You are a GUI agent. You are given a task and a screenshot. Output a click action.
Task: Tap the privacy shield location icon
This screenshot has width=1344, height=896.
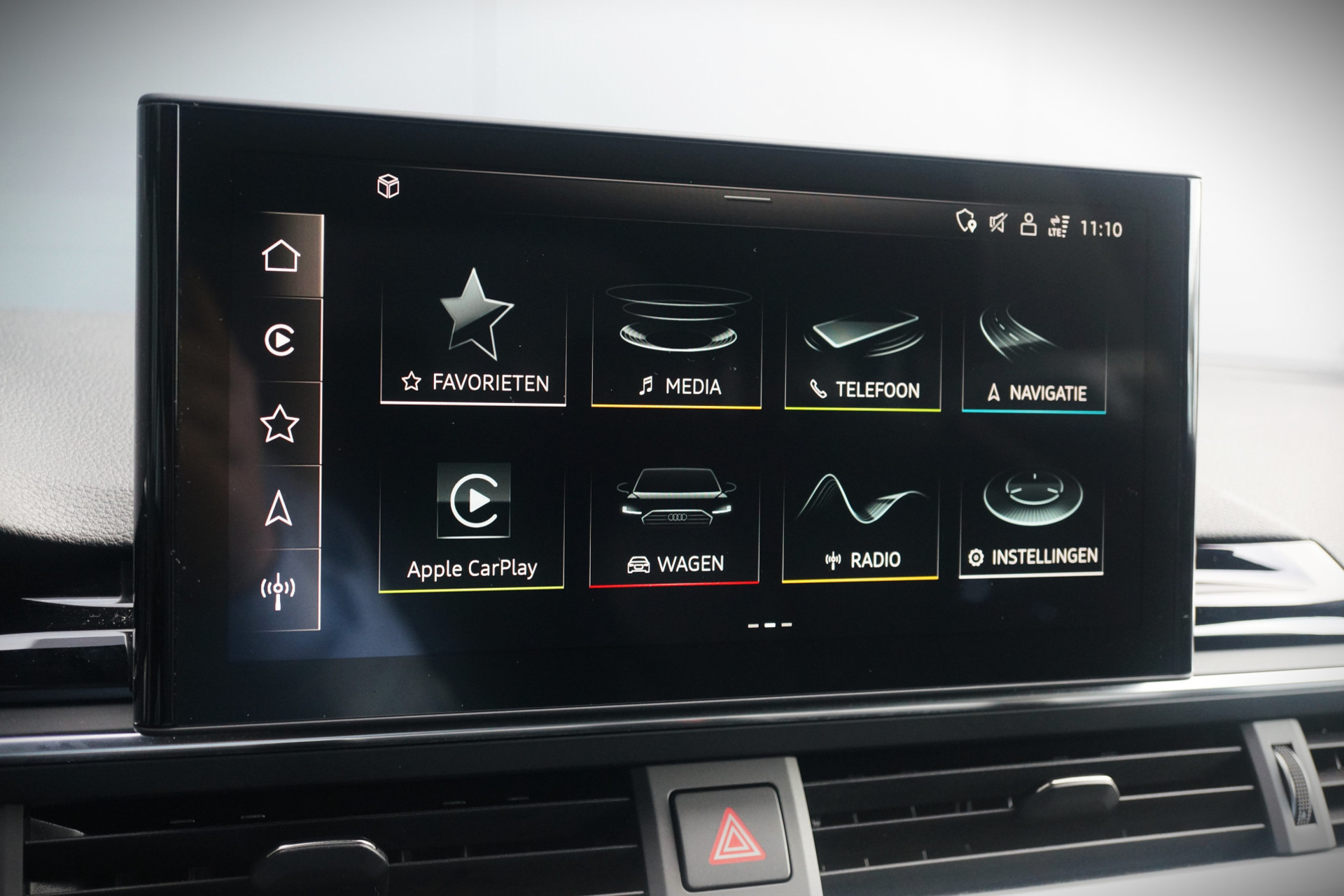point(967,221)
